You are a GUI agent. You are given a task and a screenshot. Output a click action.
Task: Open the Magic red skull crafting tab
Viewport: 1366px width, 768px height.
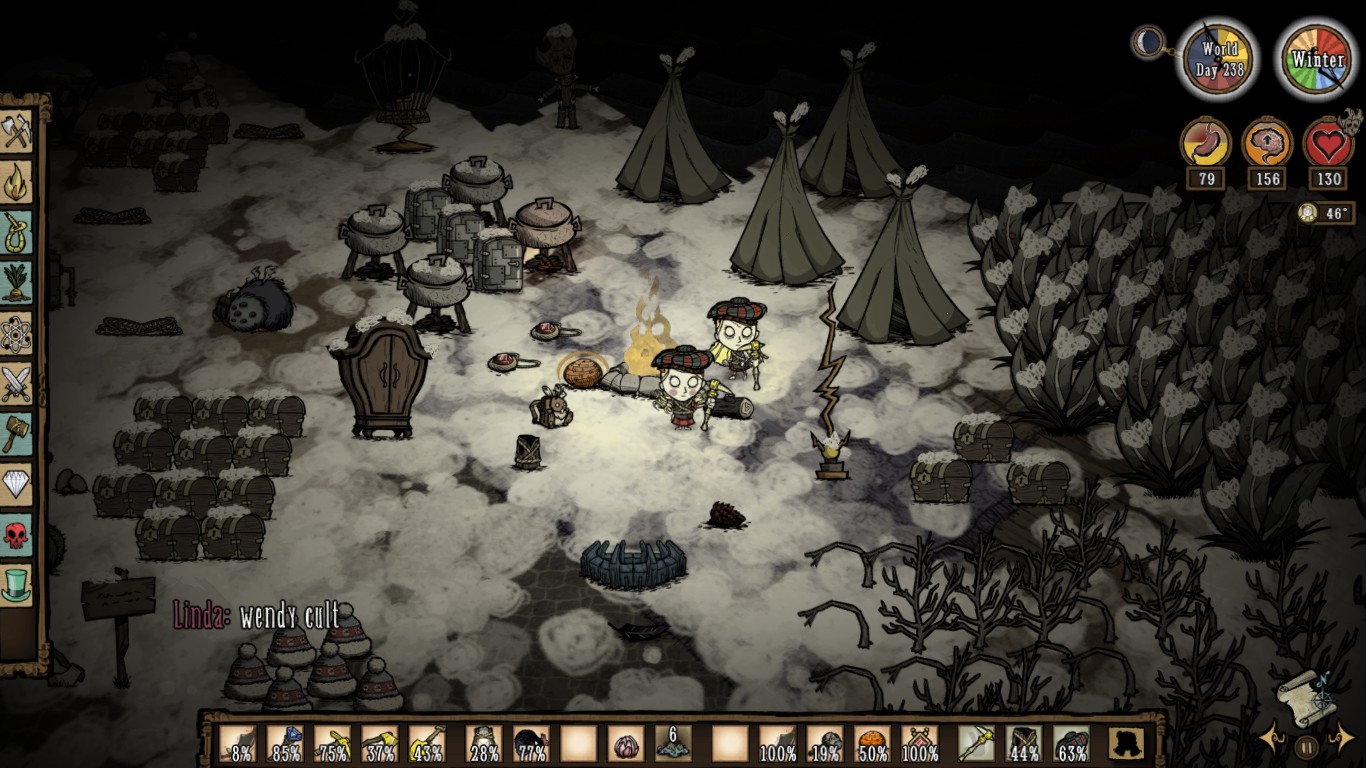click(x=17, y=534)
